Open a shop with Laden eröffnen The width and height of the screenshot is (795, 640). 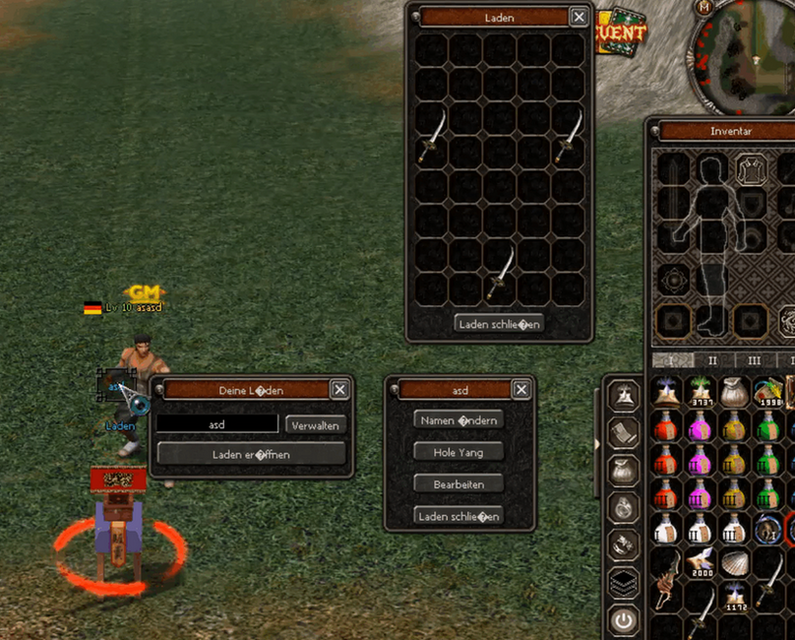pyautogui.click(x=252, y=453)
